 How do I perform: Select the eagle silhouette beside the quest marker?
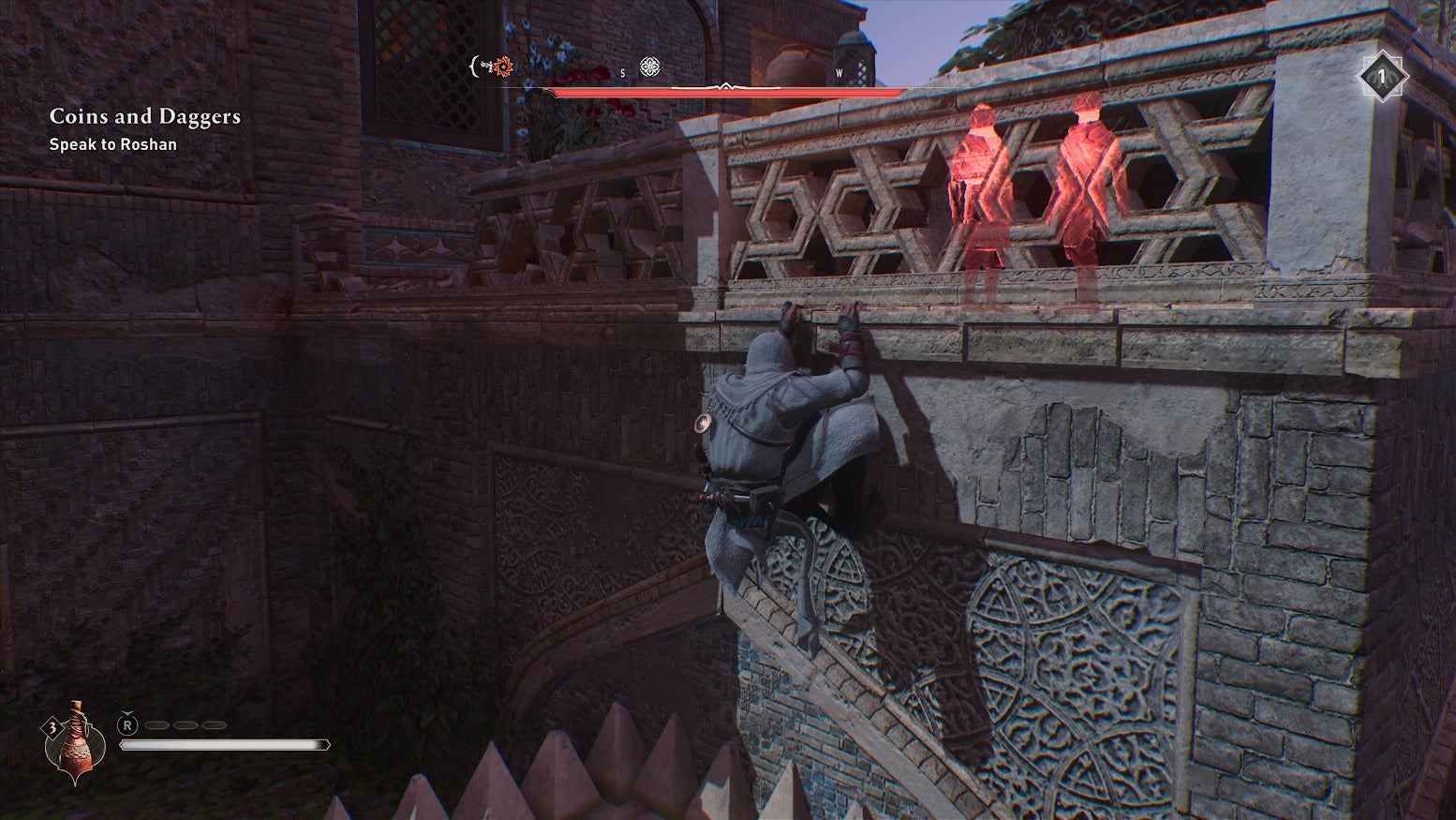(x=484, y=66)
